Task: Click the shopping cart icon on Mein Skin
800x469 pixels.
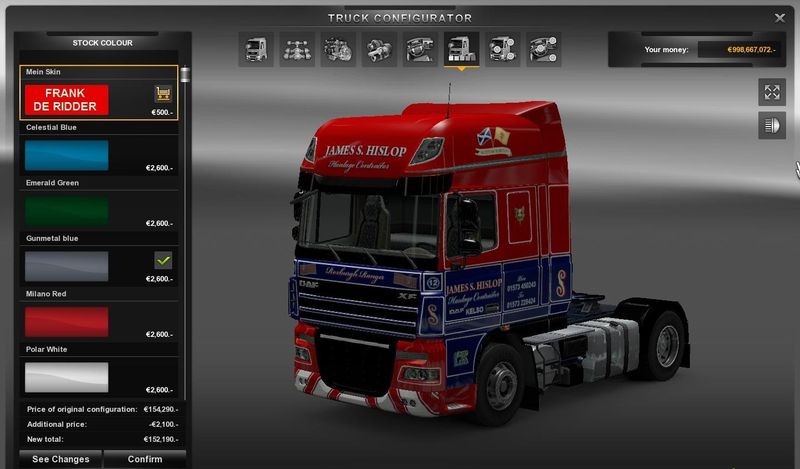Action: coord(163,94)
